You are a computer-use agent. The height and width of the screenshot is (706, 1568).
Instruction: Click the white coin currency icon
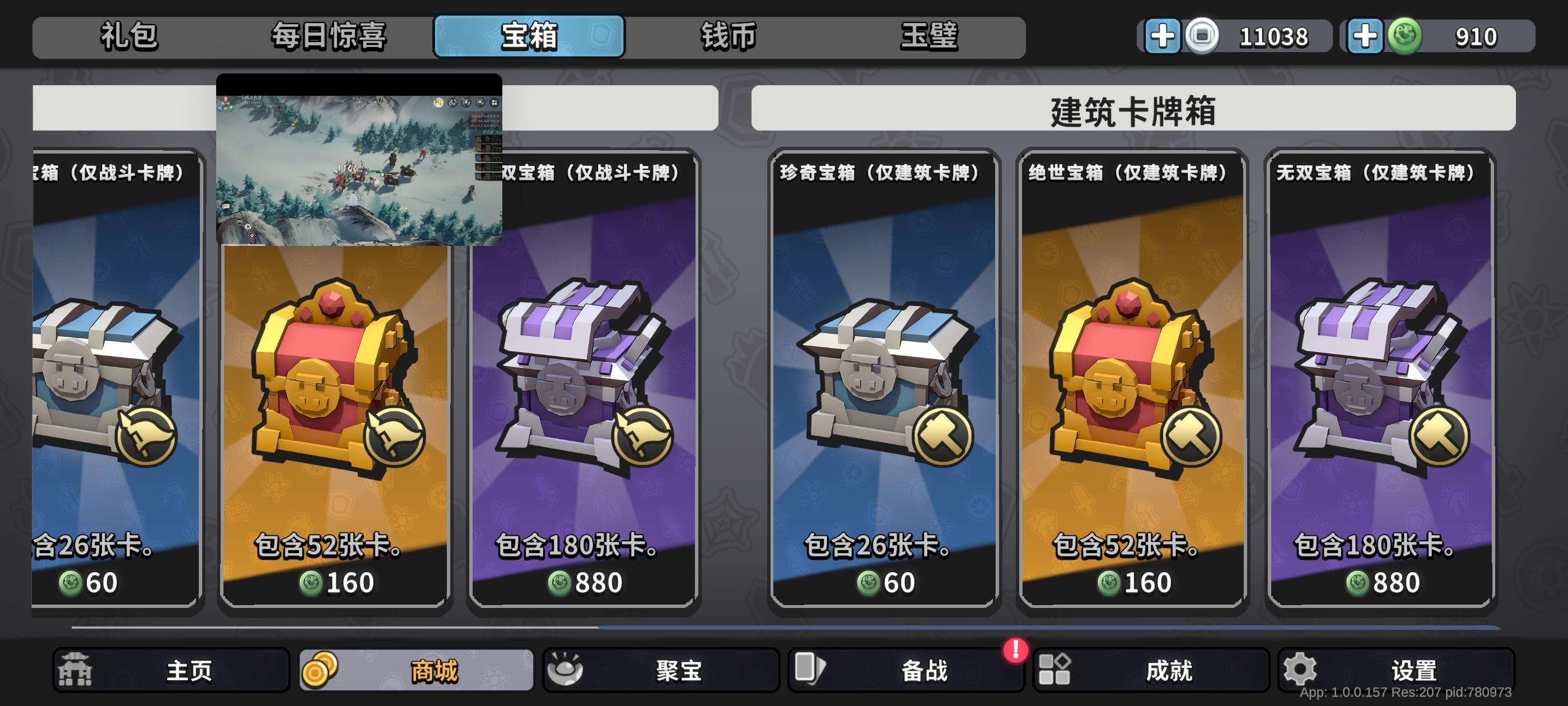pos(1201,36)
